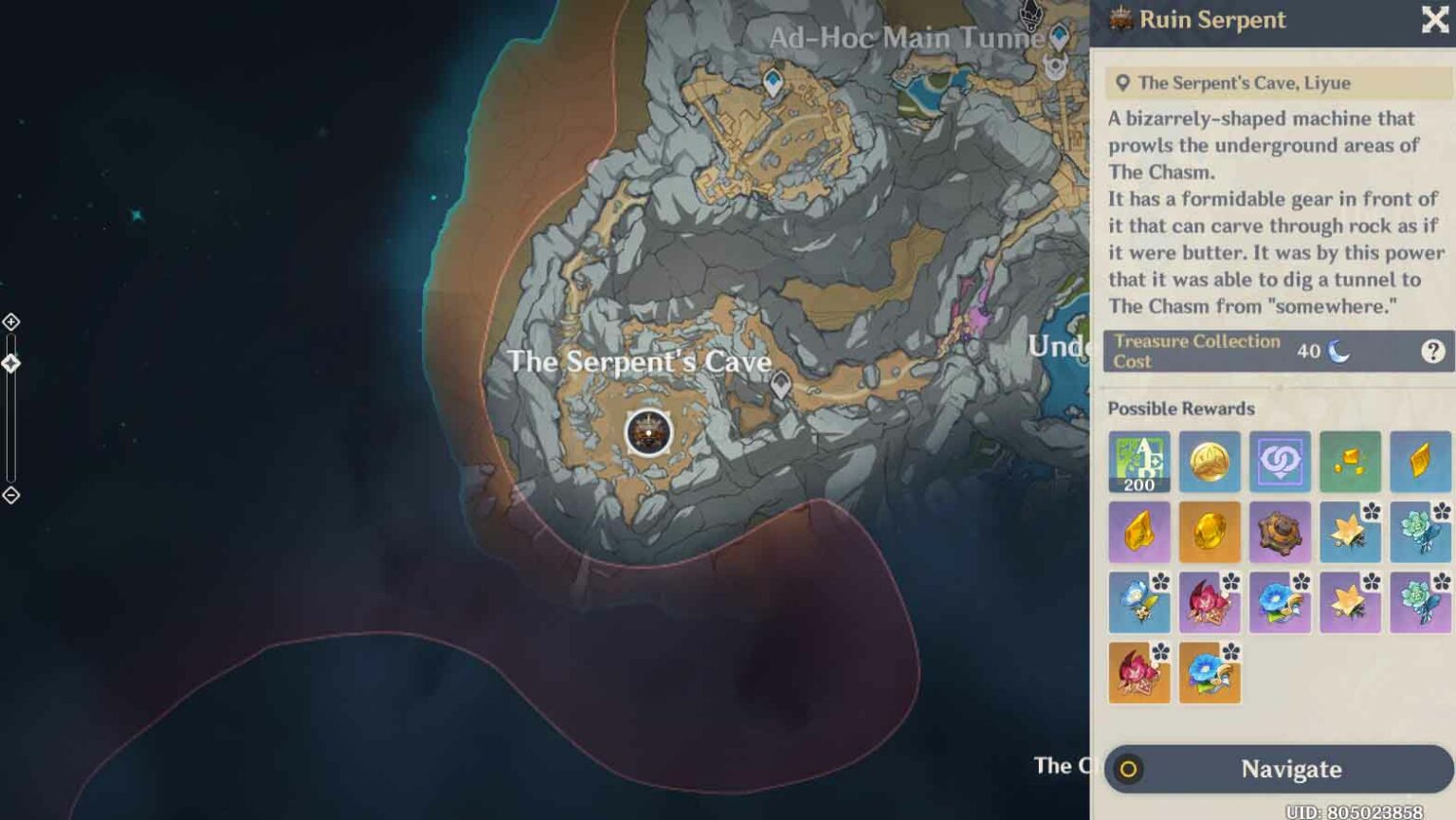This screenshot has width=1456, height=820.
Task: Click the location pin icon beside The Serpent's Cave, Liyue
Action: [x=1121, y=82]
